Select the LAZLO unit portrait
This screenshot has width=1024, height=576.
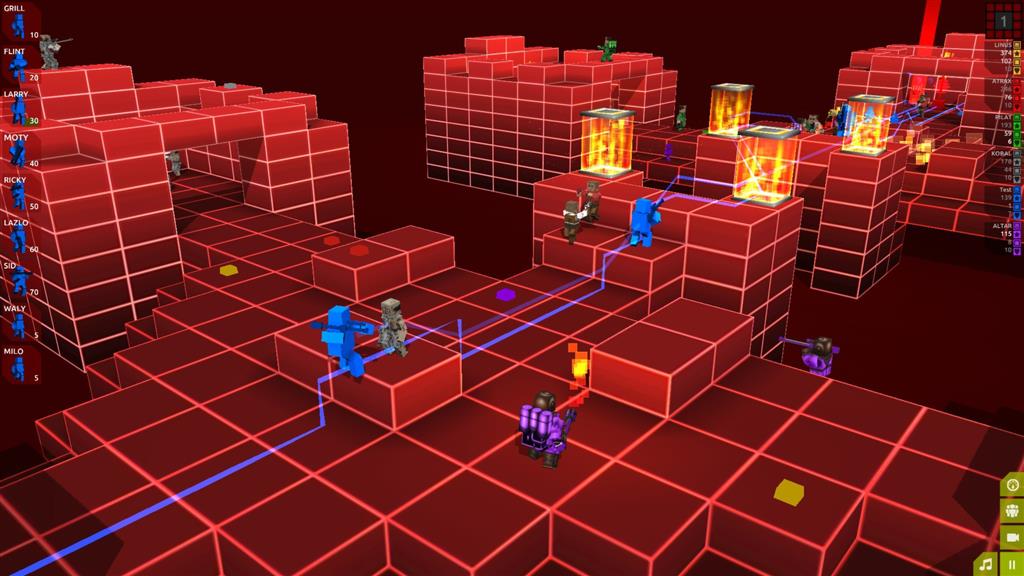tap(19, 239)
